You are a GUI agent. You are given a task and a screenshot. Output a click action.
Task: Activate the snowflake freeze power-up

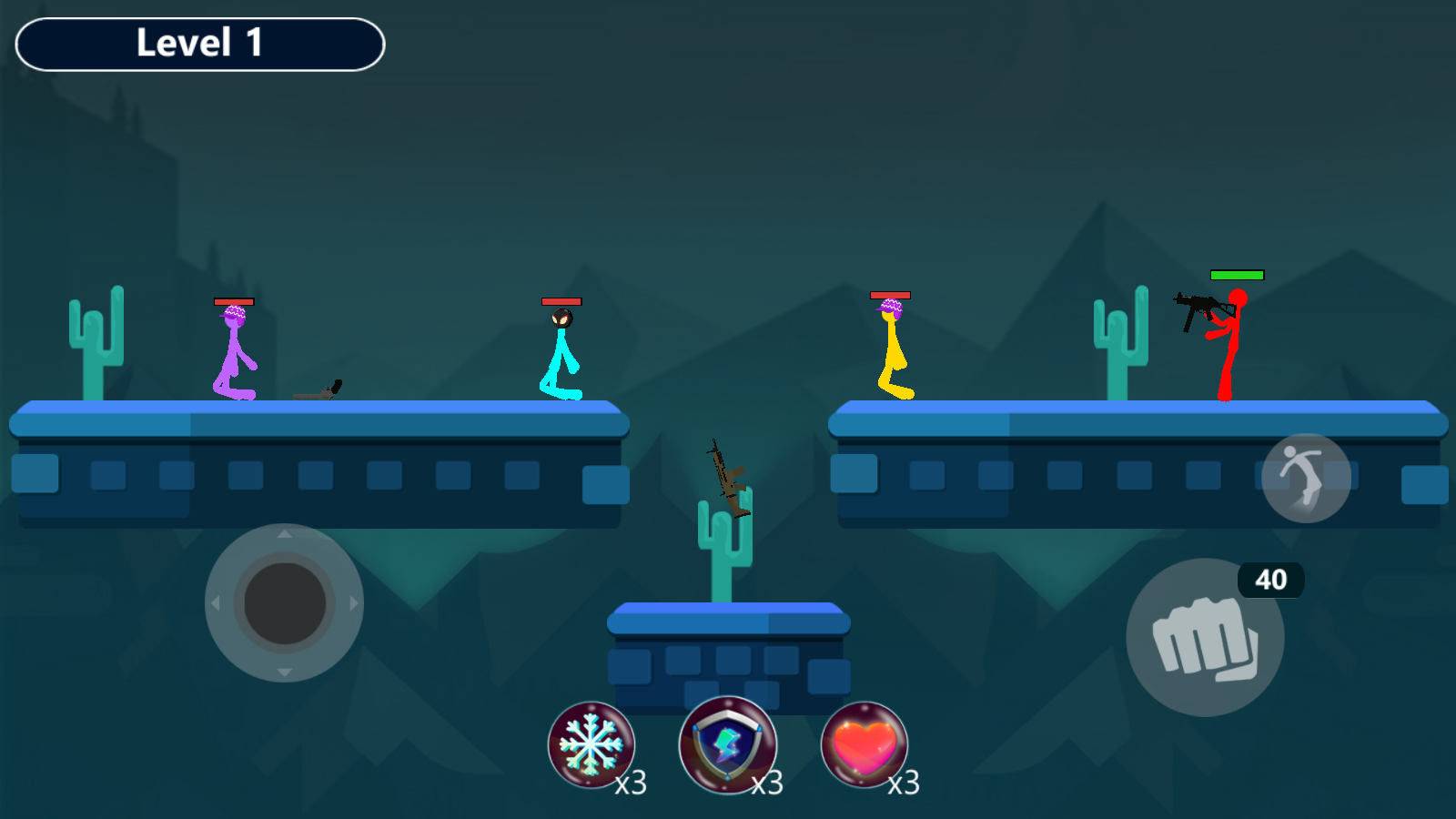pos(591,744)
